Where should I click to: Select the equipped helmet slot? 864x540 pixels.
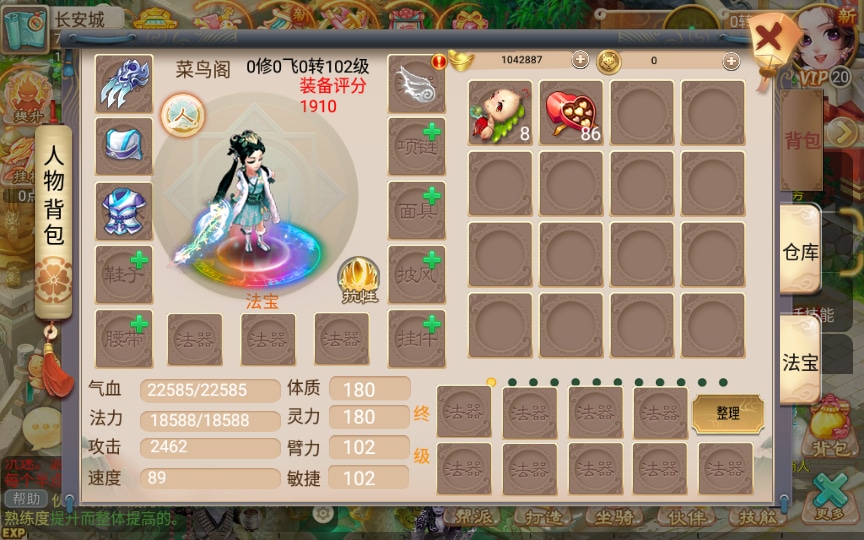coord(124,147)
